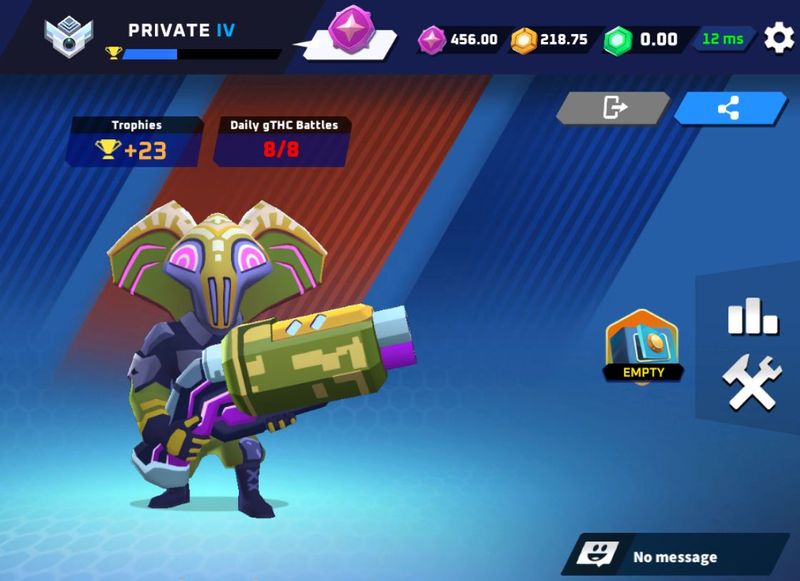This screenshot has height=581, width=800.
Task: Select the large pink gem badge
Action: pyautogui.click(x=349, y=30)
